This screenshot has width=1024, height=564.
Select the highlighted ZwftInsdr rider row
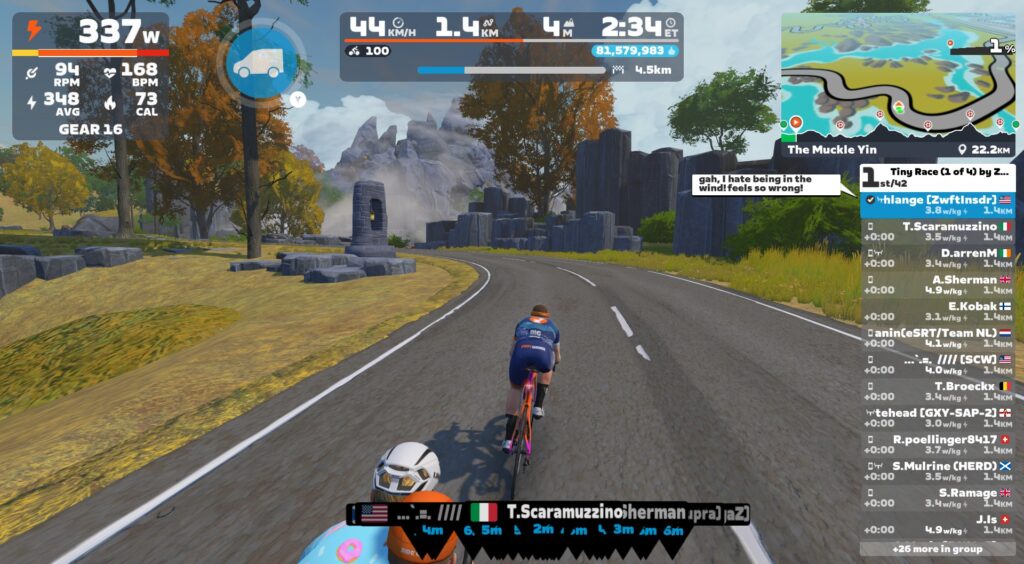coord(939,205)
